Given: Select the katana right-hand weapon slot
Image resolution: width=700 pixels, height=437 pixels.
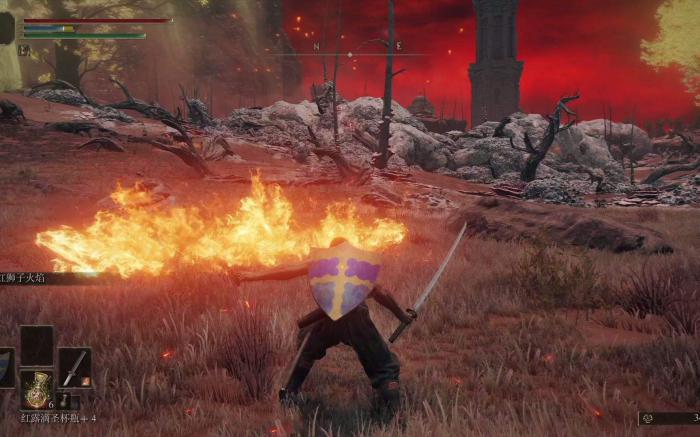Looking at the screenshot, I should tap(74, 367).
